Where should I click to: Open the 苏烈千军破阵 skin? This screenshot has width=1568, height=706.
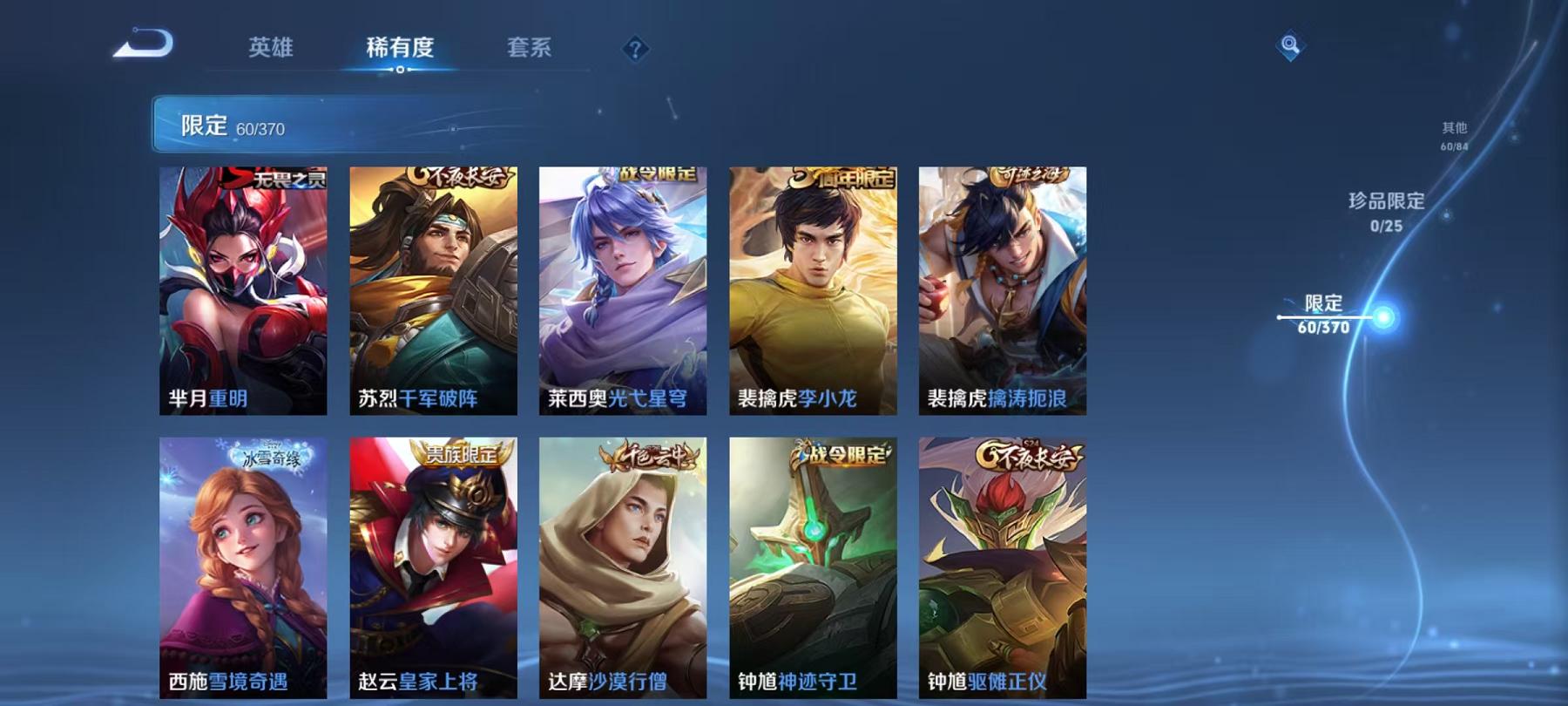point(436,292)
